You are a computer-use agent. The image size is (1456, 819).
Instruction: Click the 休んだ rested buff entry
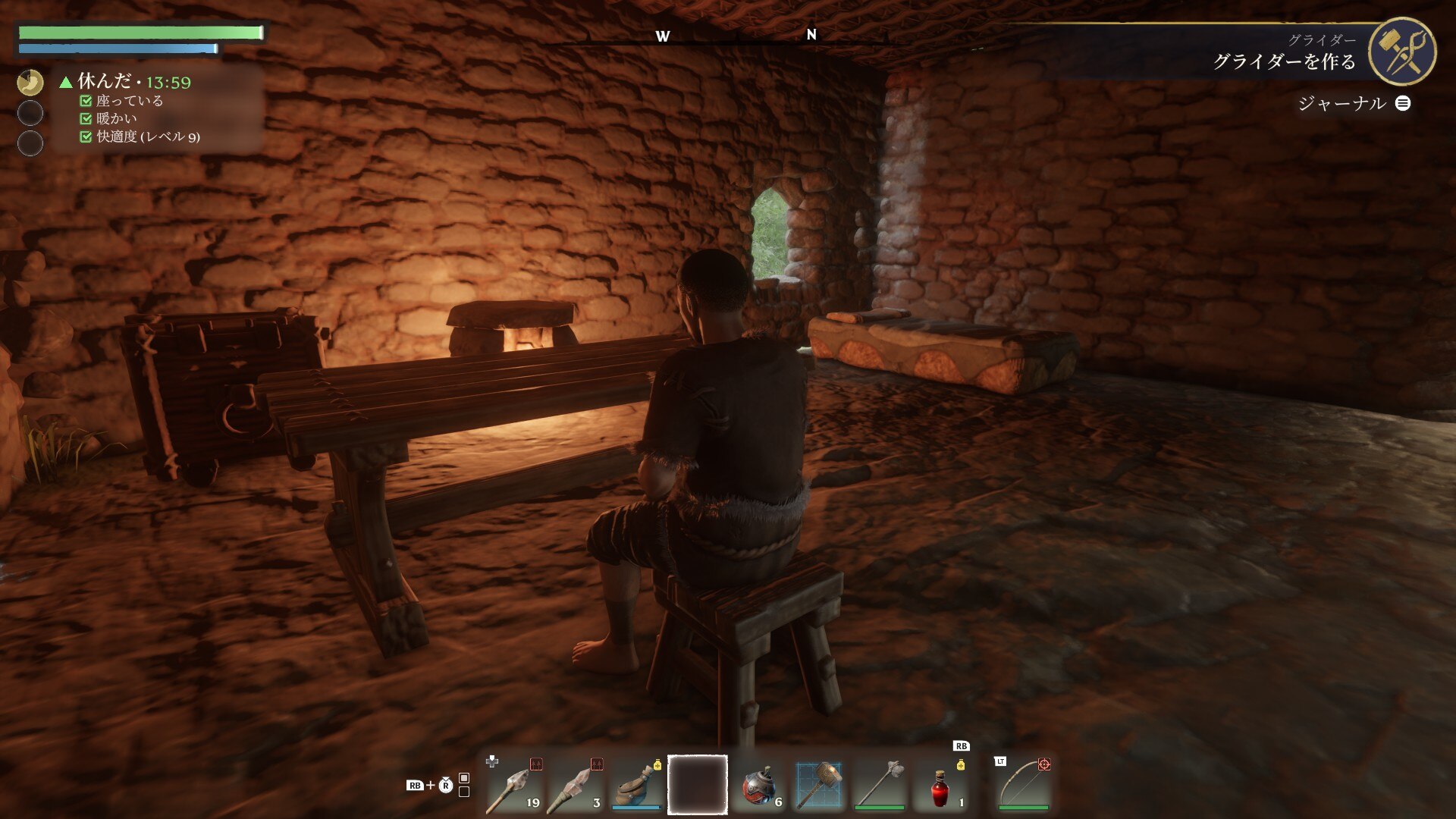tap(126, 81)
